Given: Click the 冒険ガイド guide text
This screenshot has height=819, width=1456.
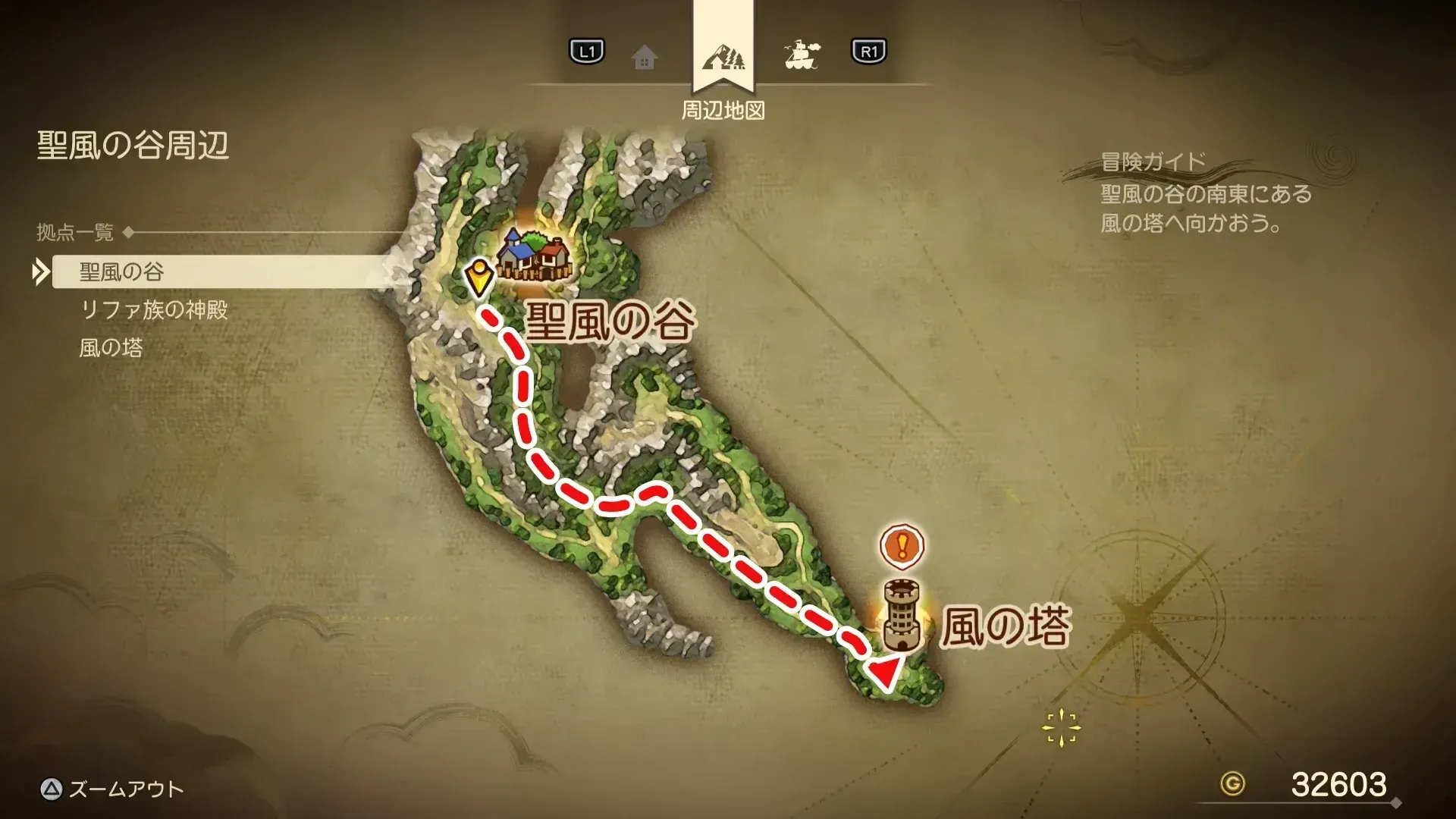Looking at the screenshot, I should tap(1153, 159).
